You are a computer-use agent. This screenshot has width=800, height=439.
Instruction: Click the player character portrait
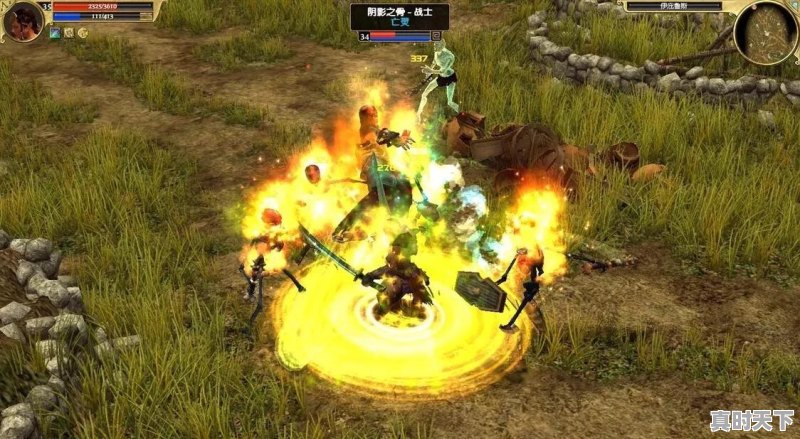[22, 19]
